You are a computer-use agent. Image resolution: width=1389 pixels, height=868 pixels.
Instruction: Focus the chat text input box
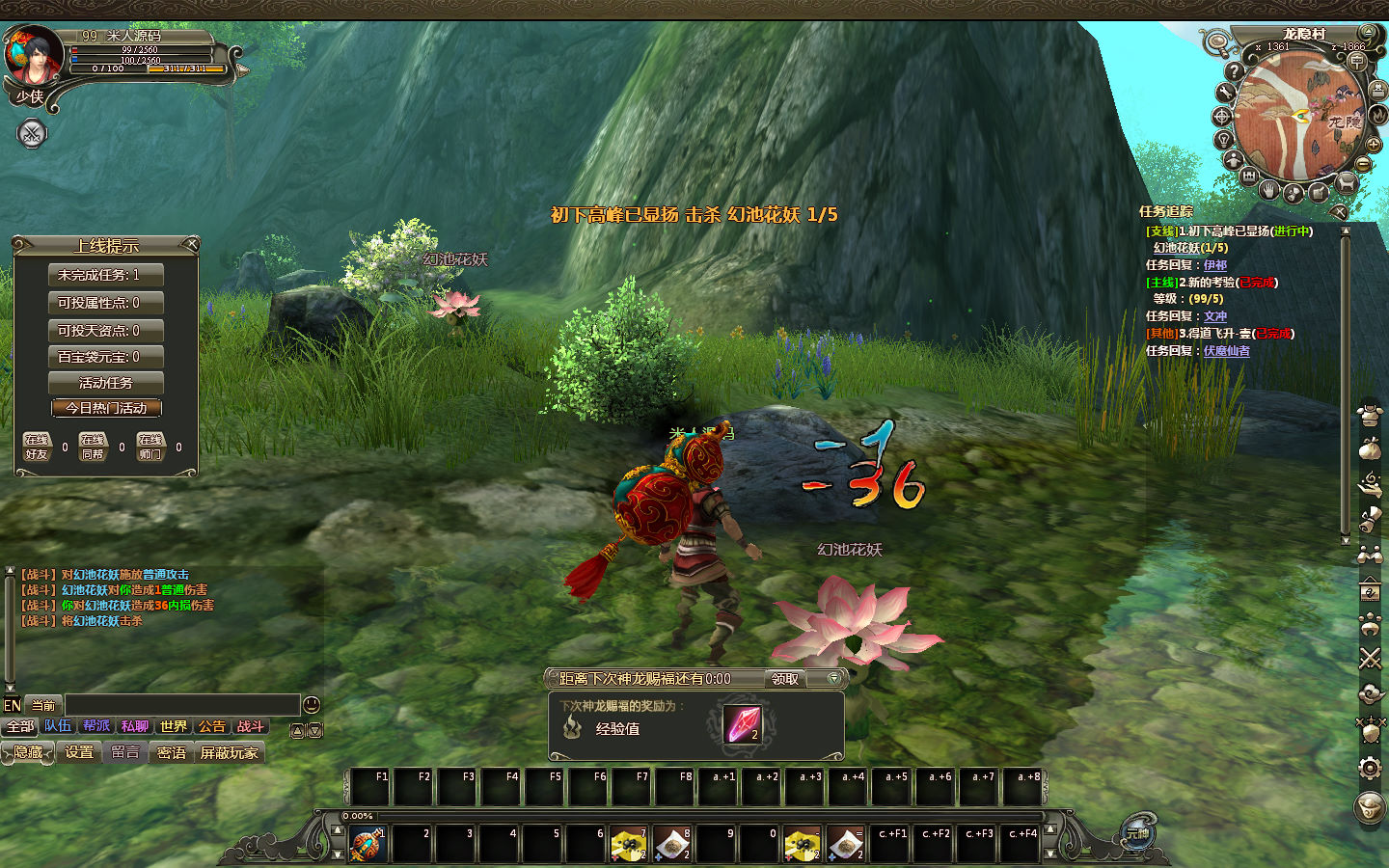click(181, 705)
